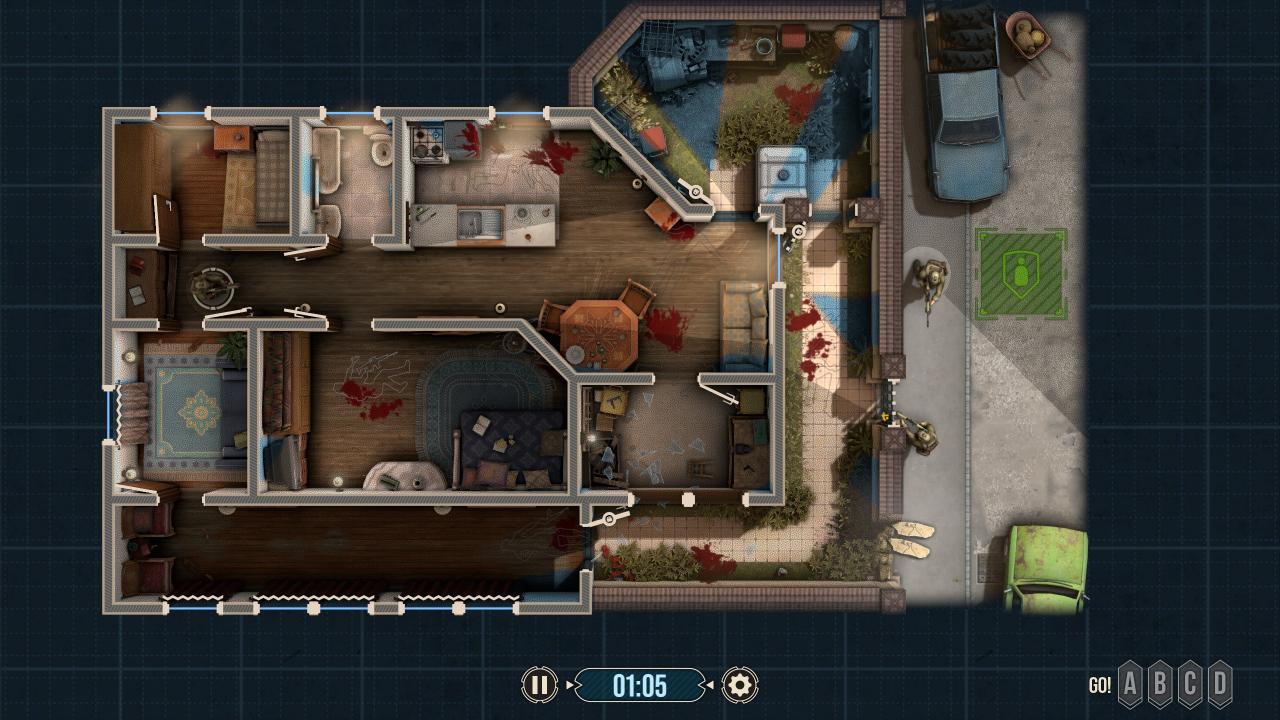
Task: Trigger the A go-code
Action: coord(1130,685)
